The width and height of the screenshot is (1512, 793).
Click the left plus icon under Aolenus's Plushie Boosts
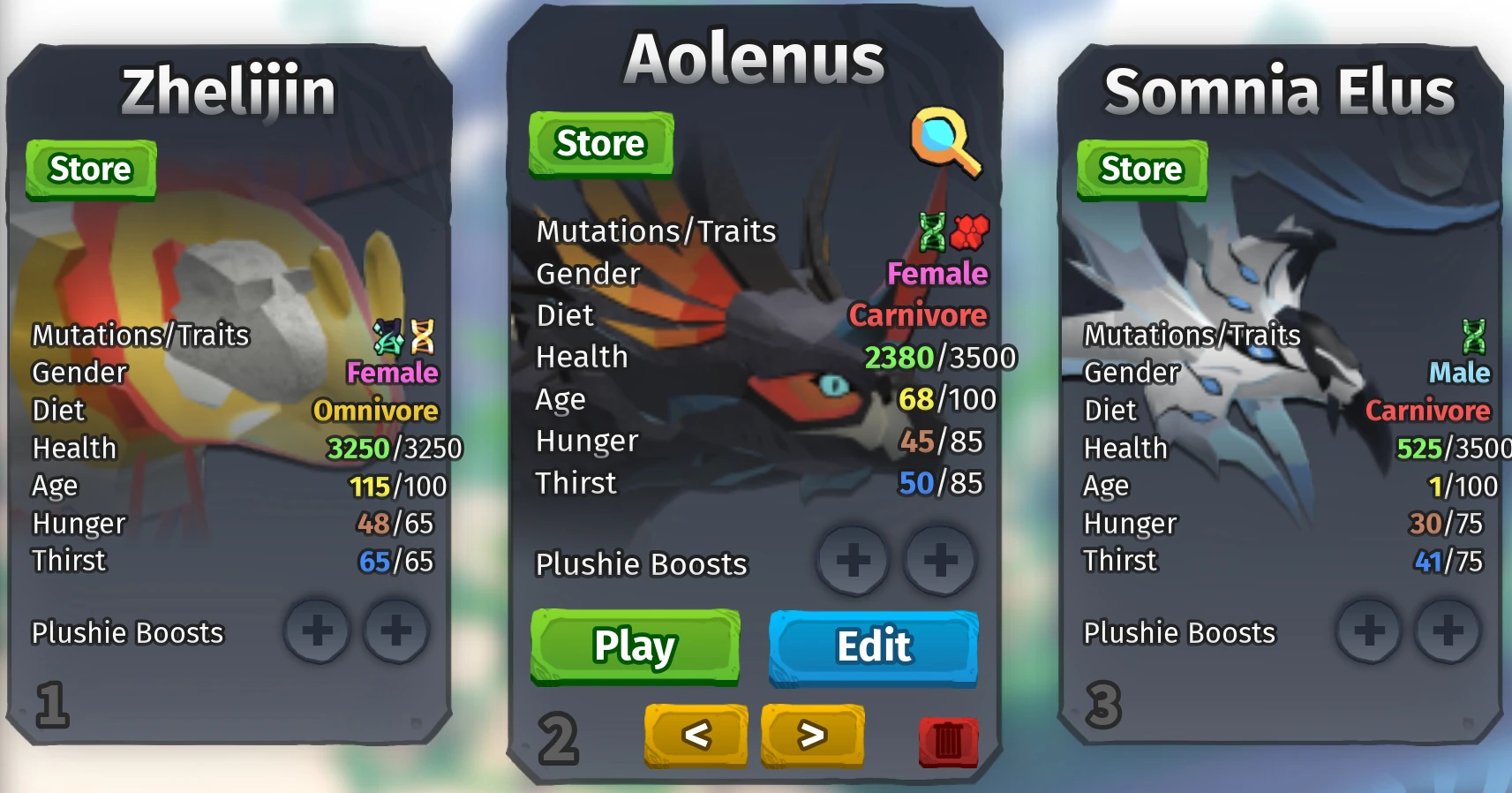852,560
